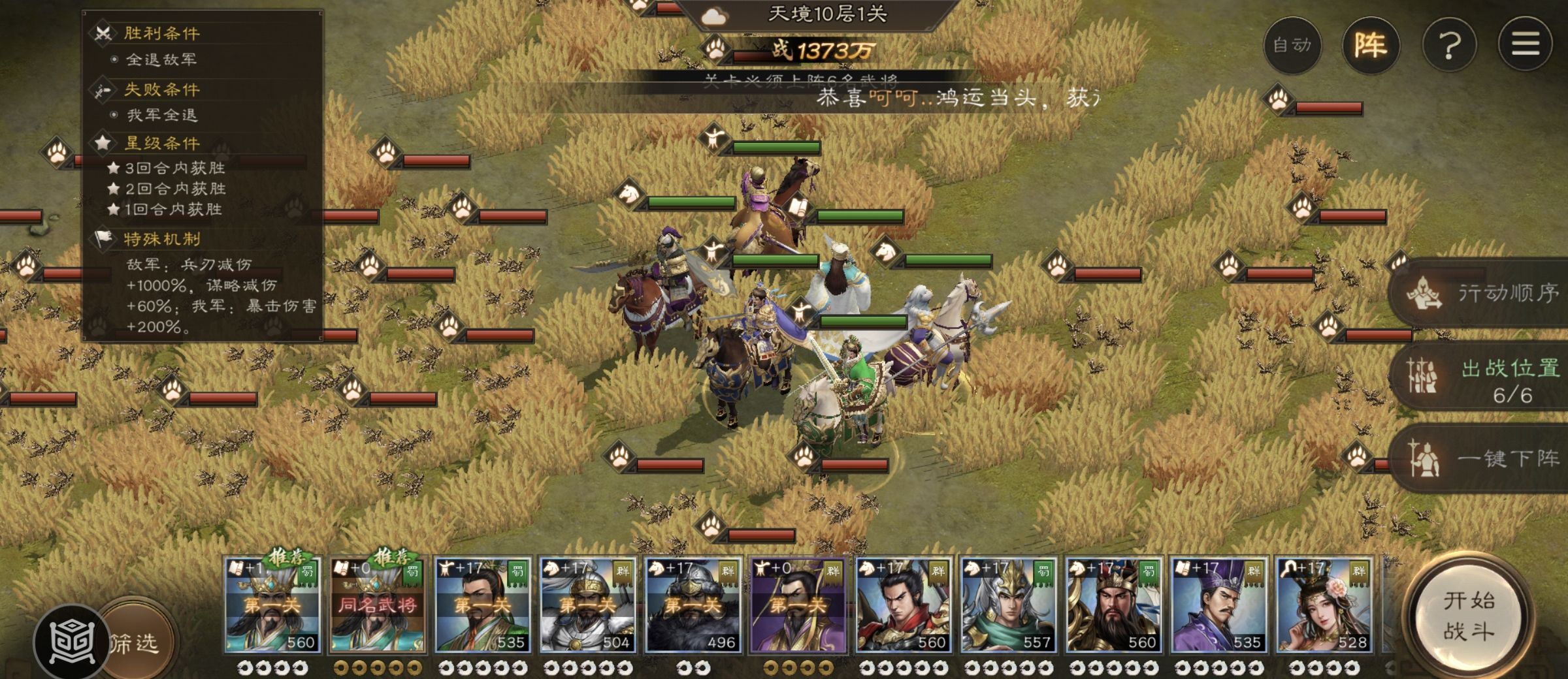Viewport: 1568px width, 679px height.
Task: Start the battle with 开始战斗
Action: pyautogui.click(x=1469, y=616)
